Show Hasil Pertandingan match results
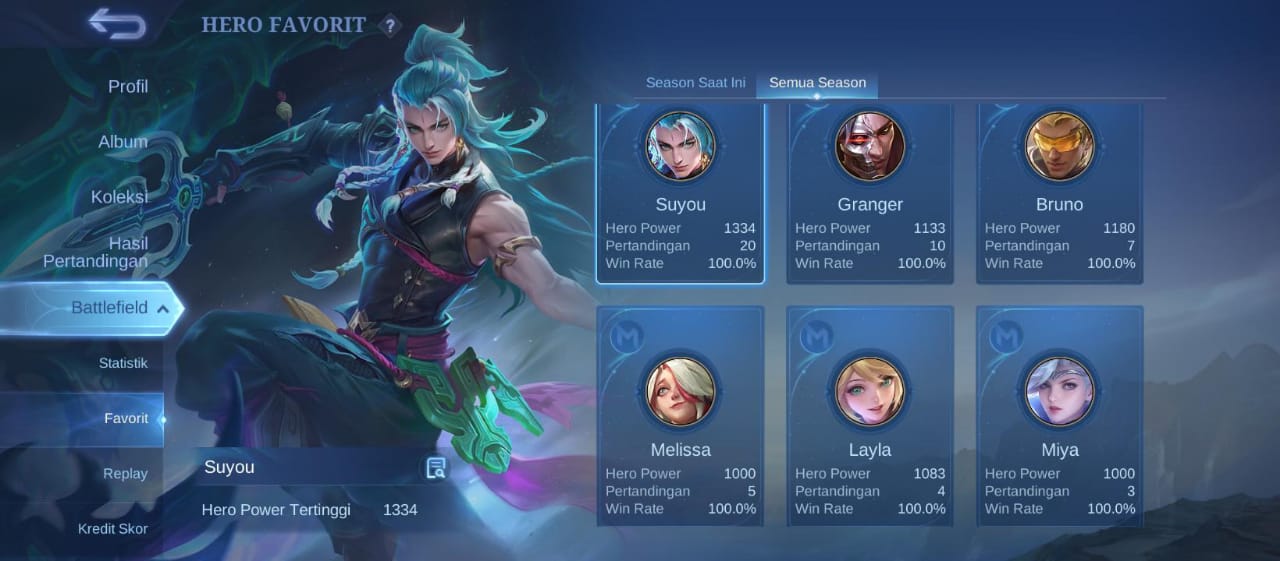 pyautogui.click(x=96, y=252)
